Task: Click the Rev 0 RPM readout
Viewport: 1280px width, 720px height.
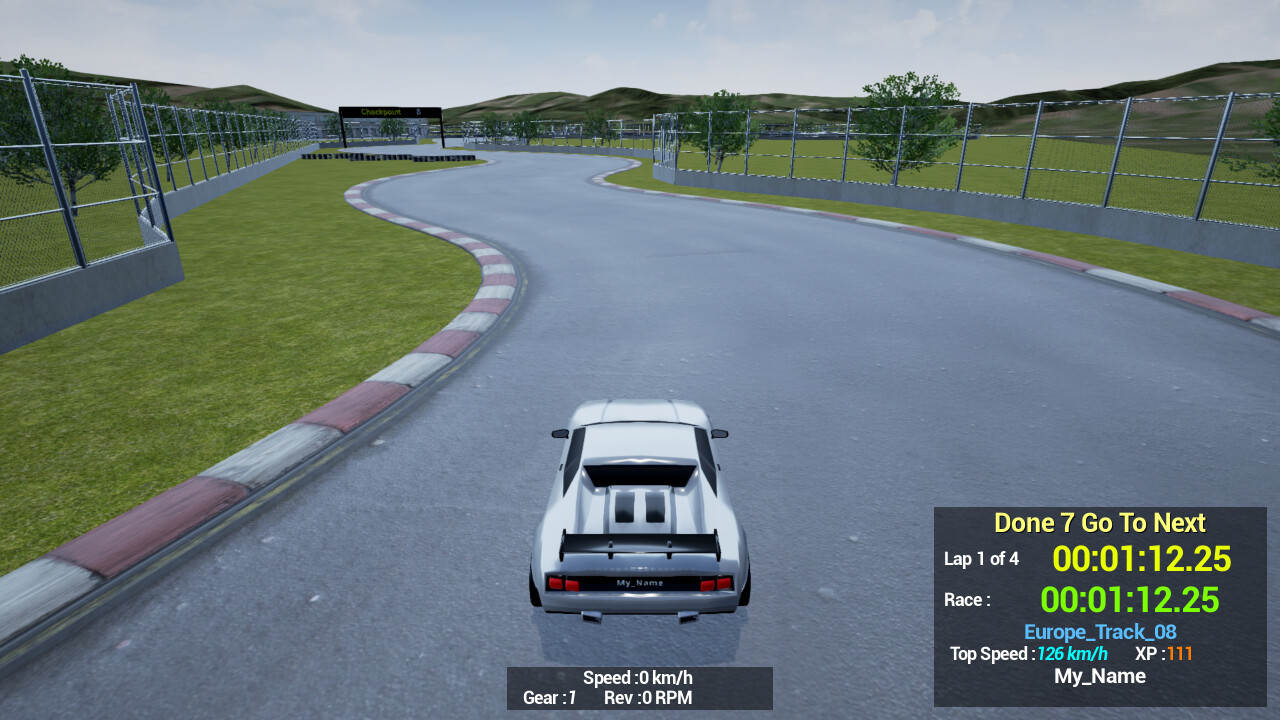Action: click(650, 698)
